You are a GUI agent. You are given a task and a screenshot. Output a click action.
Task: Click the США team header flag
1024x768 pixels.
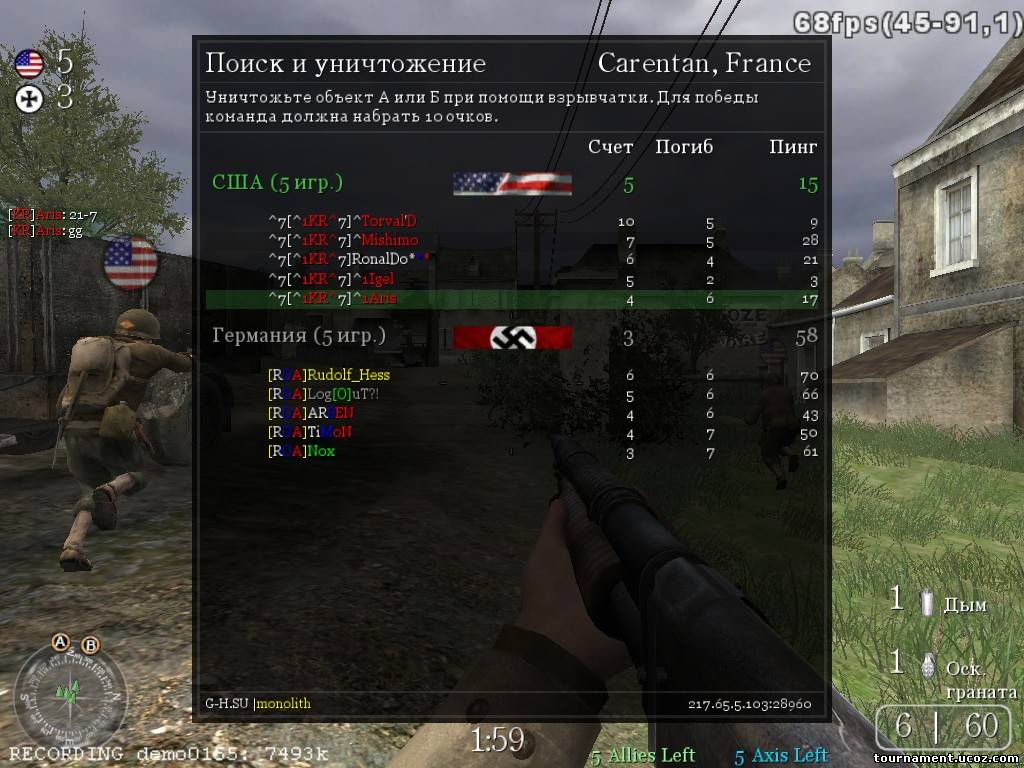click(x=512, y=184)
